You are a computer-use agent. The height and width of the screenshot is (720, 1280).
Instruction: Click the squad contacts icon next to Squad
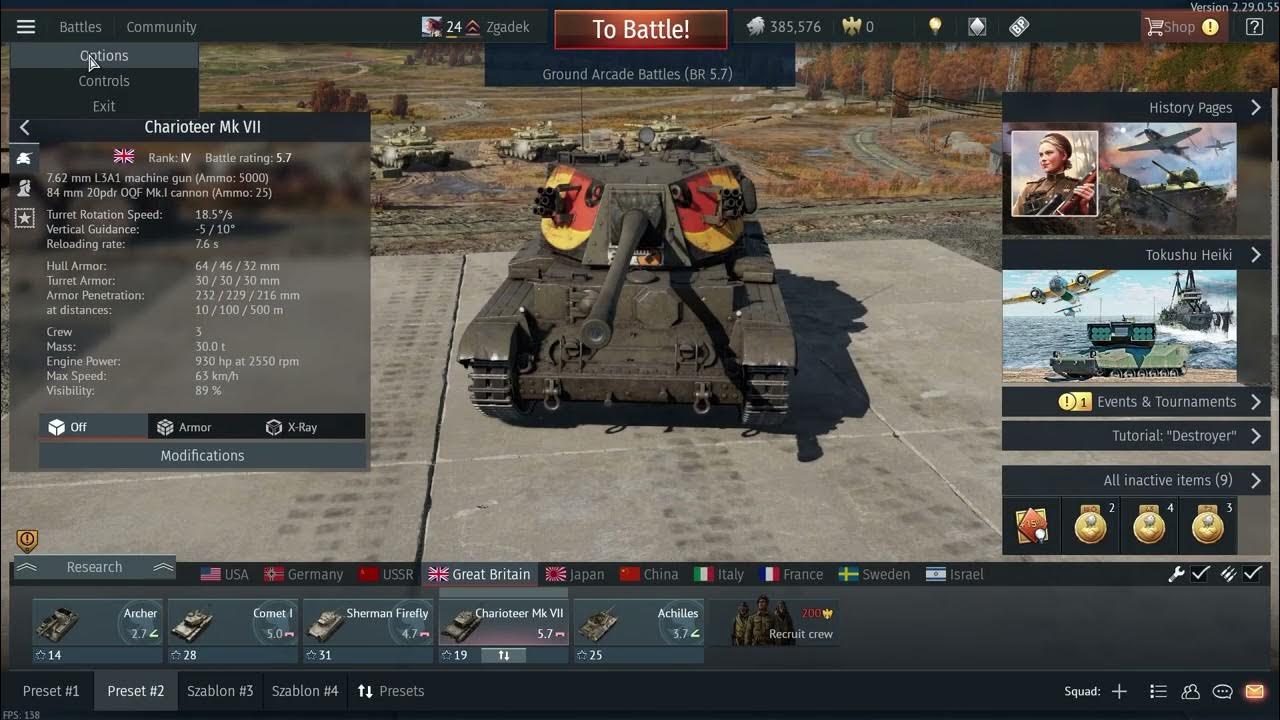point(1190,690)
